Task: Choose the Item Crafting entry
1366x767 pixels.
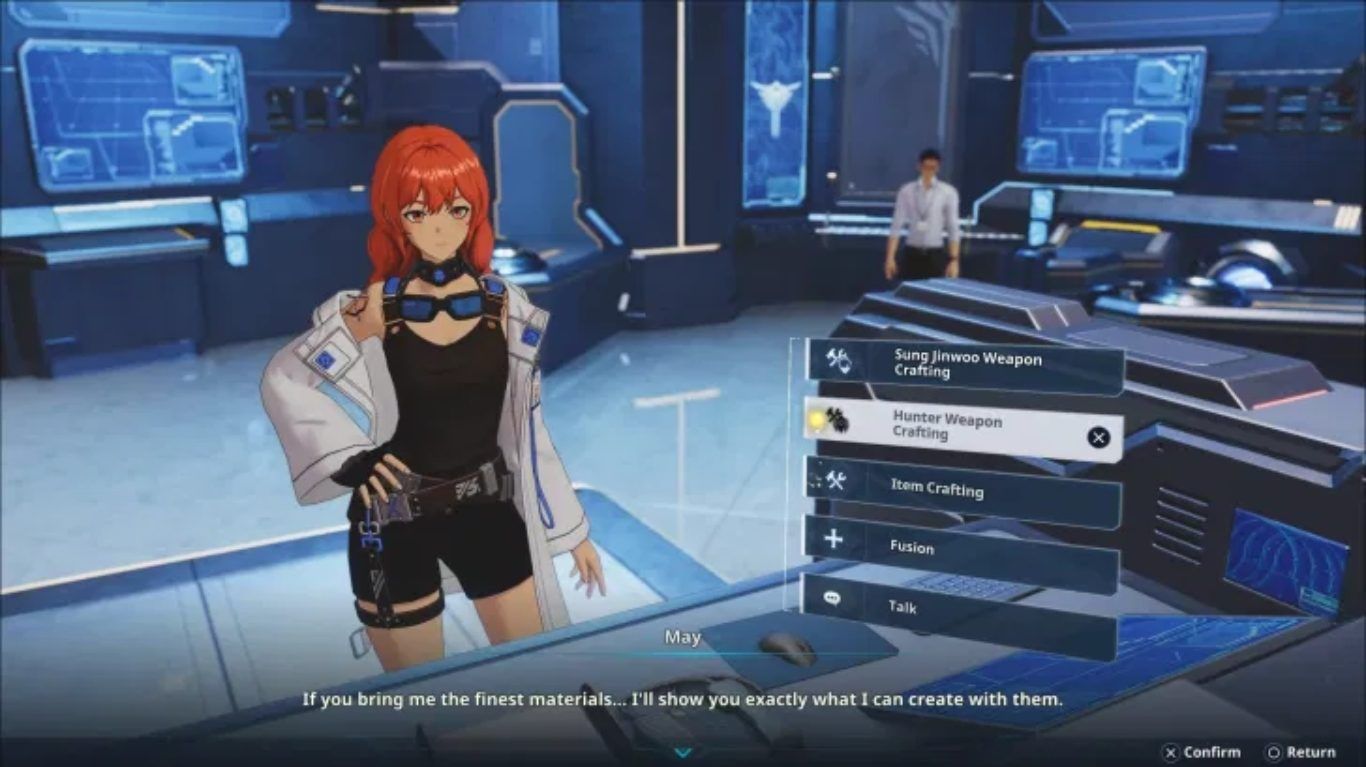Action: (960, 489)
